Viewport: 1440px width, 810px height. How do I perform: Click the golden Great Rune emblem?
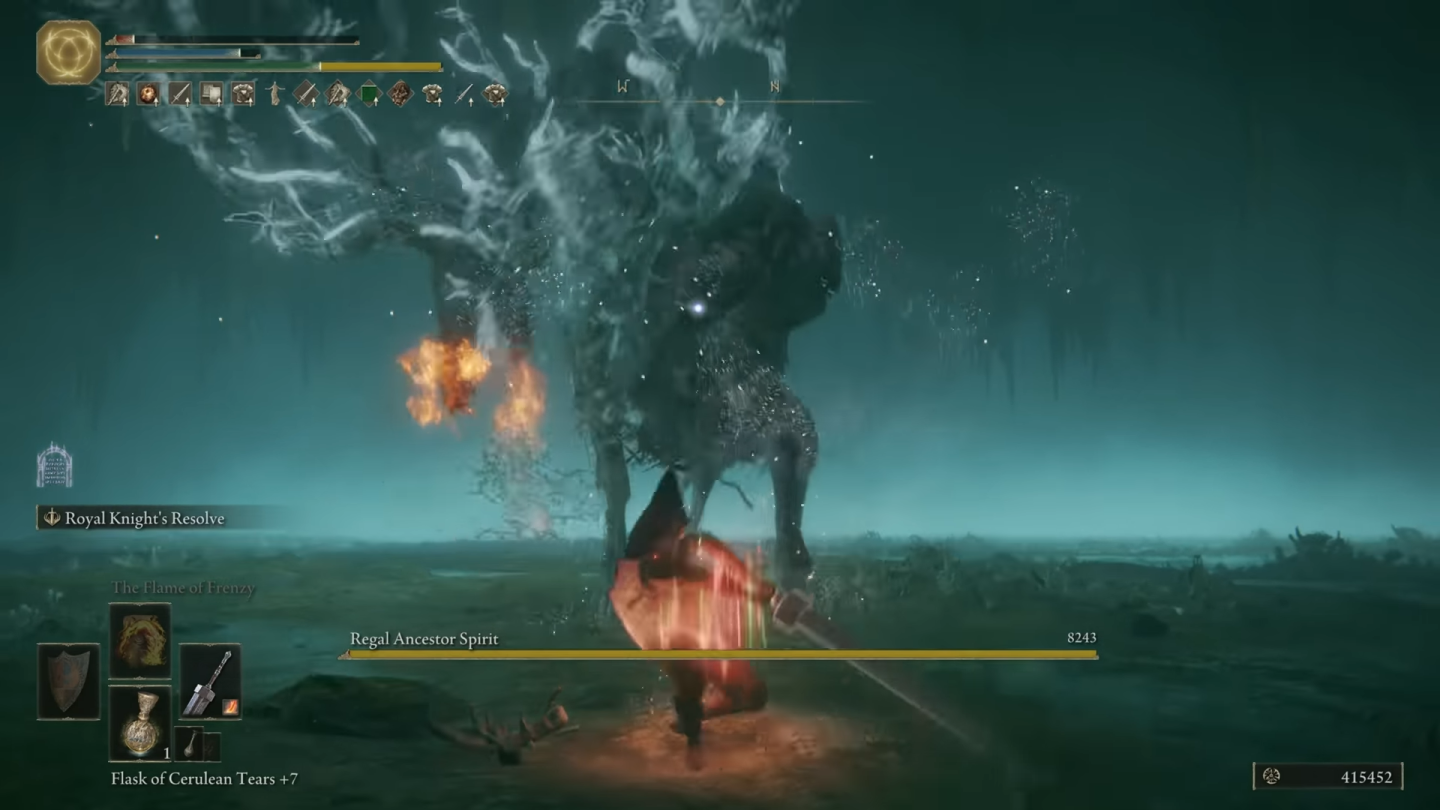pos(69,52)
